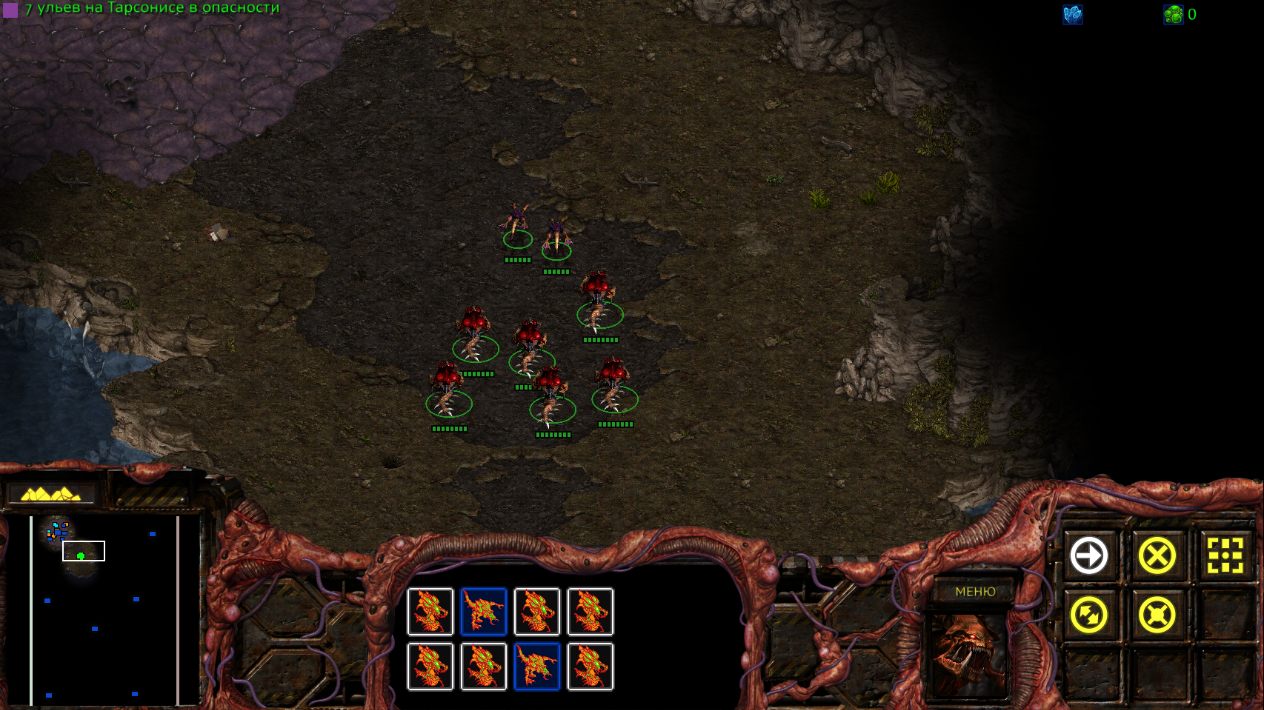Image resolution: width=1264 pixels, height=710 pixels.
Task: Toggle minimap terrain with the yellow mountains button
Action: 51,493
